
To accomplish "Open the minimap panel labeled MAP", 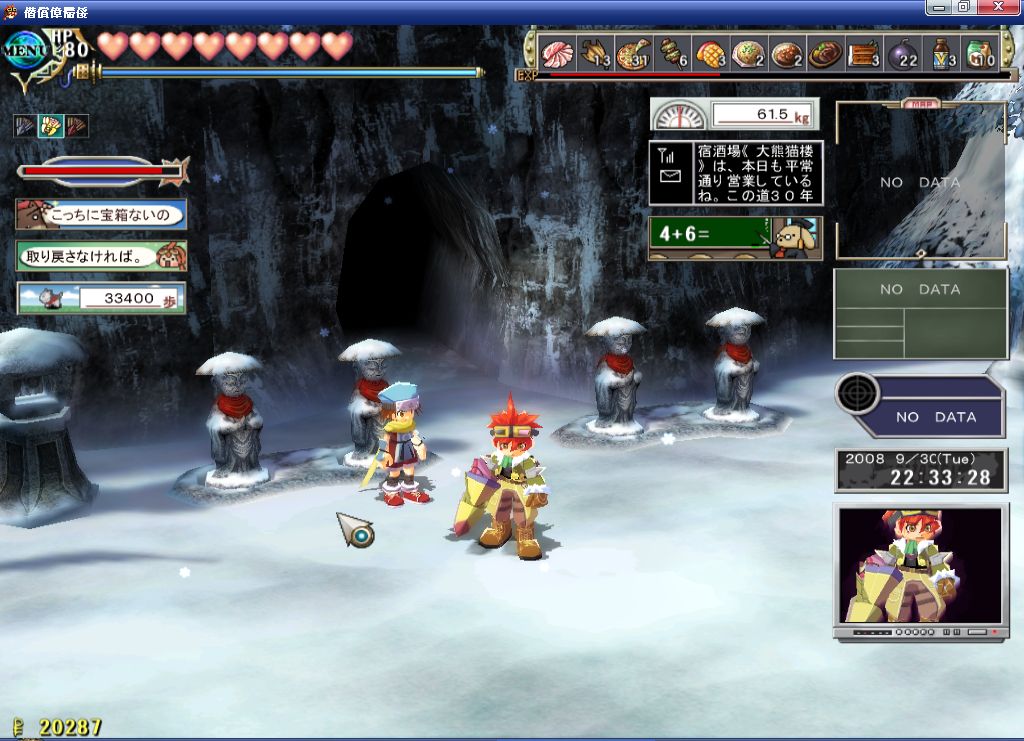I will click(x=920, y=180).
